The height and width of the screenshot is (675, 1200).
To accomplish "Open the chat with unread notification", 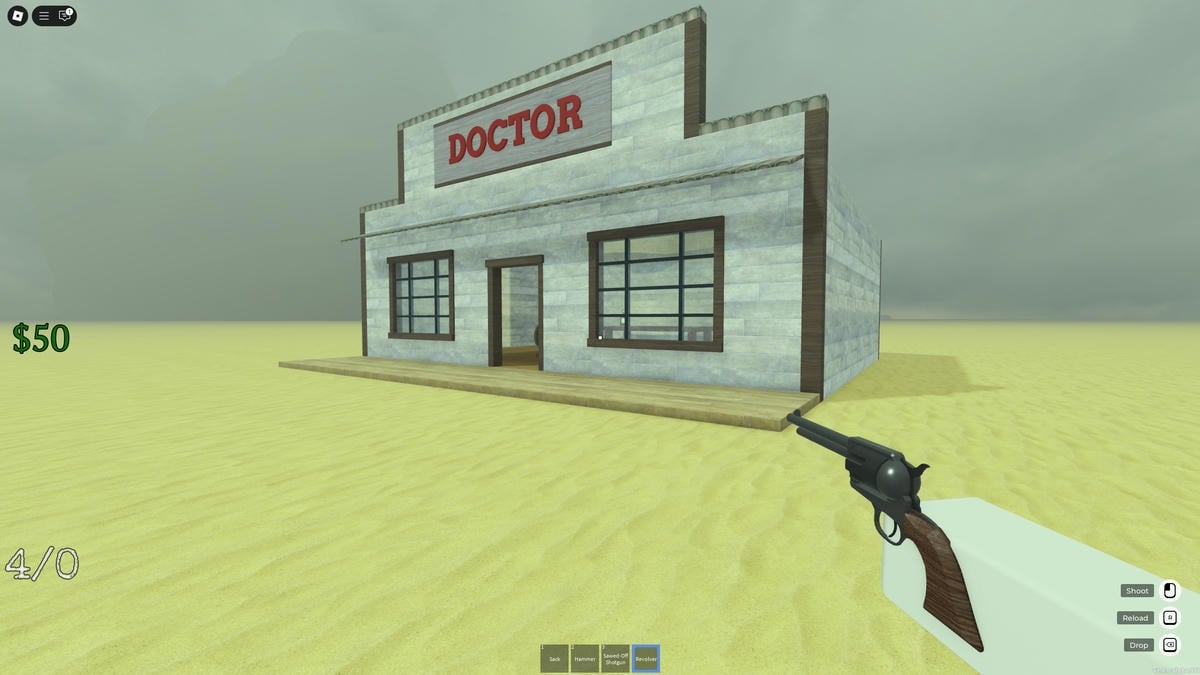I will coord(65,16).
